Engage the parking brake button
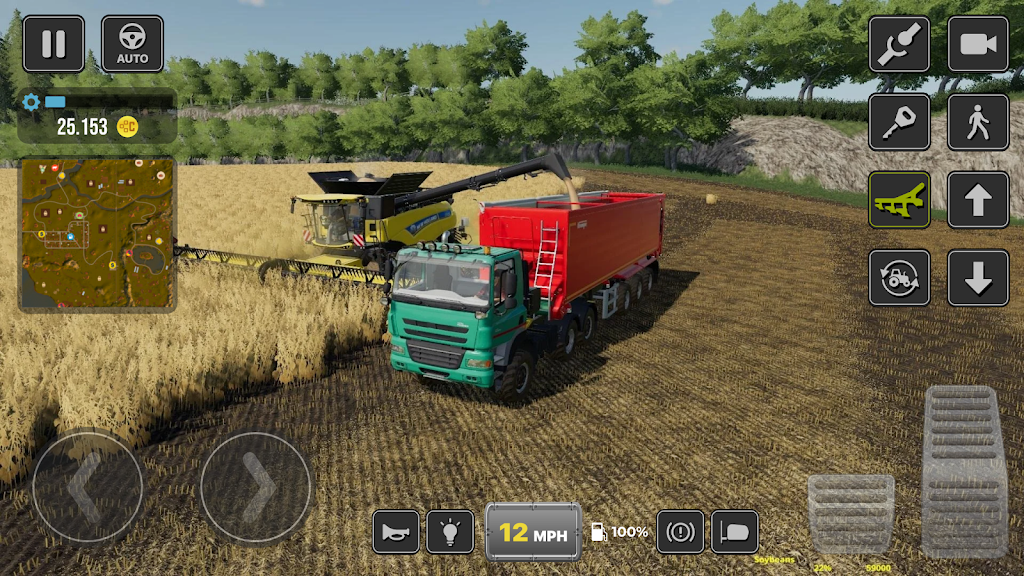 (x=680, y=532)
